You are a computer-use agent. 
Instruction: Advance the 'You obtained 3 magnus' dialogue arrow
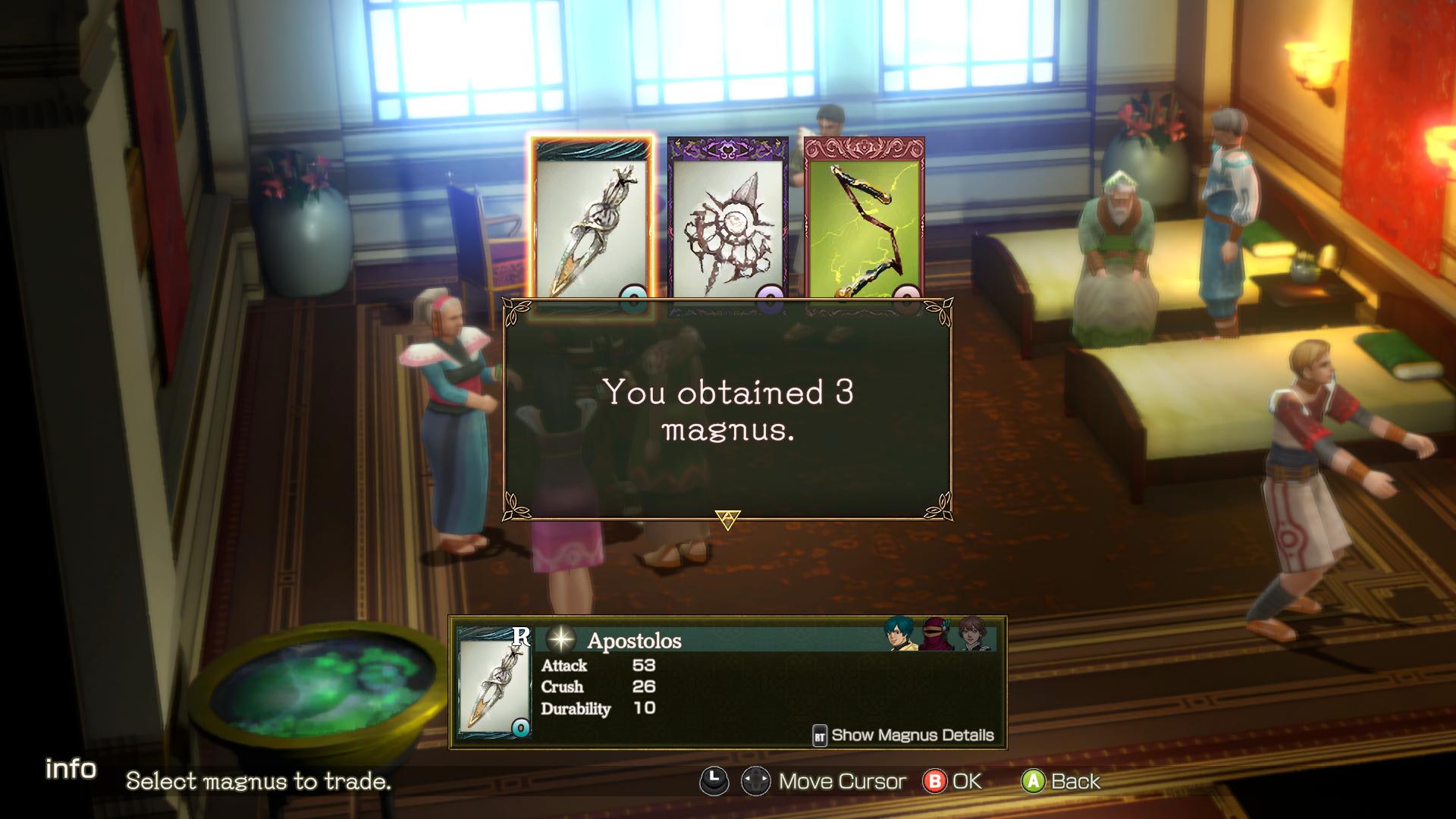[727, 520]
